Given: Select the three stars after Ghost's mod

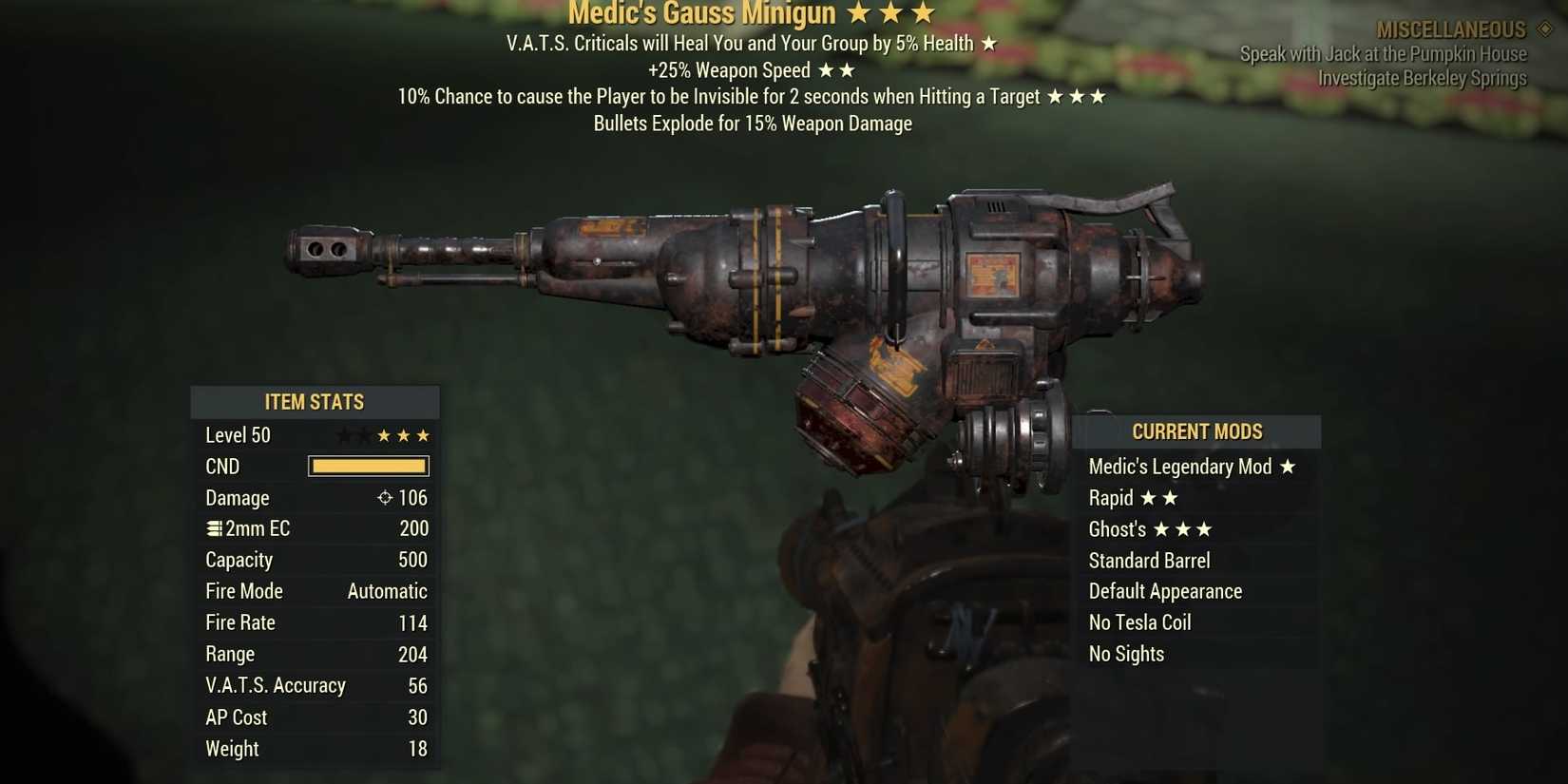Looking at the screenshot, I should [1186, 529].
